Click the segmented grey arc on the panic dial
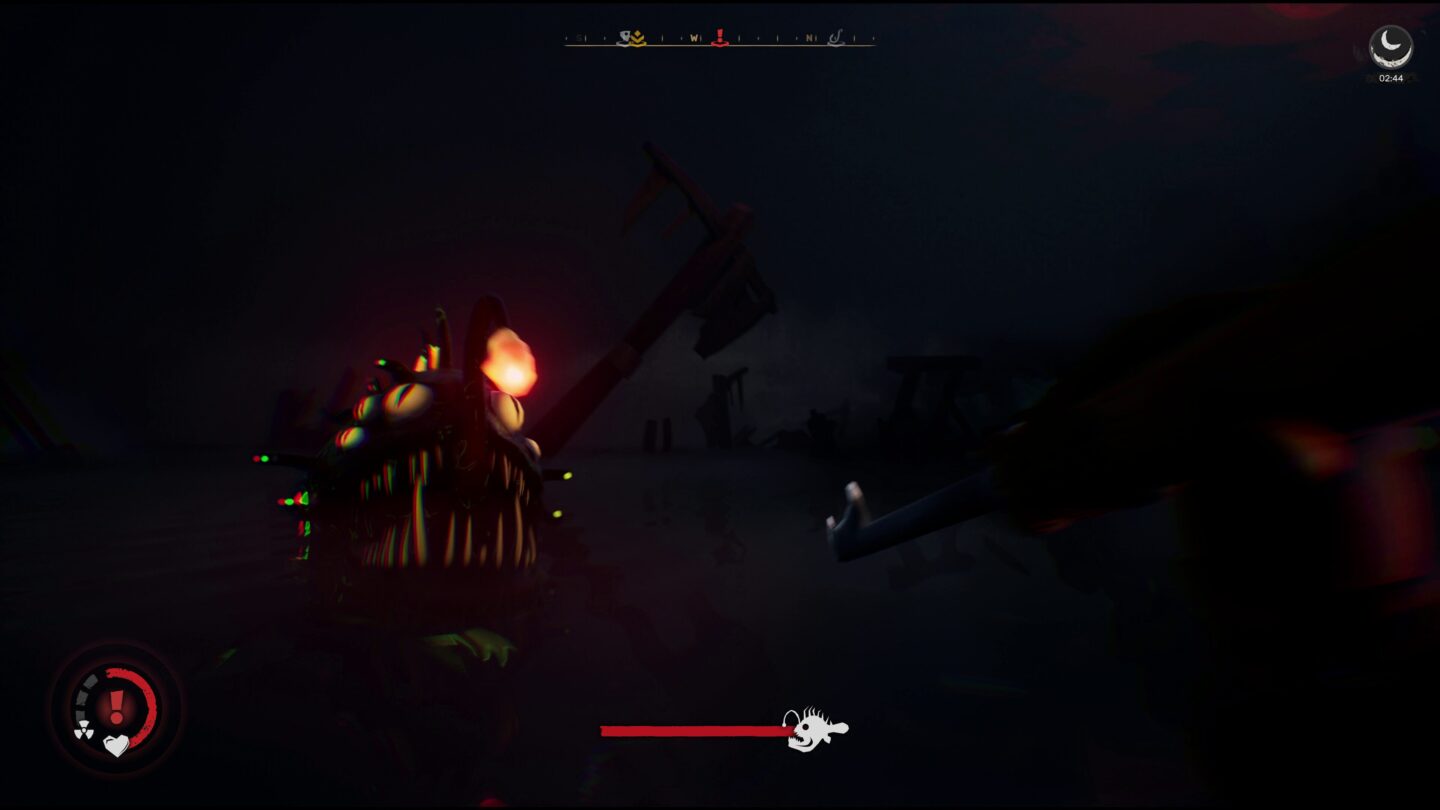This screenshot has height=810, width=1440. pyautogui.click(x=83, y=692)
